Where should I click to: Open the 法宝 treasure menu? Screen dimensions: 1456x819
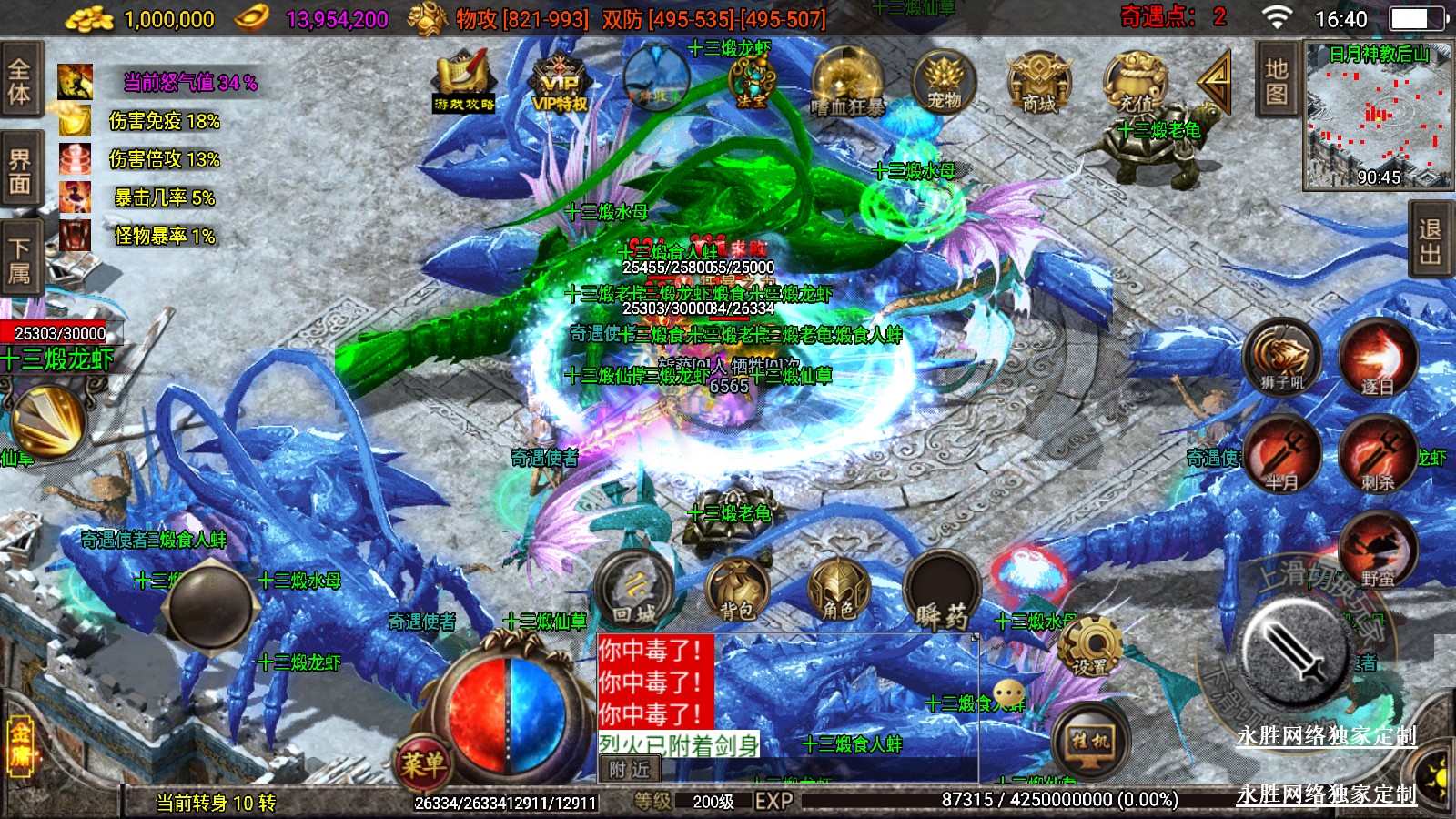click(x=752, y=82)
